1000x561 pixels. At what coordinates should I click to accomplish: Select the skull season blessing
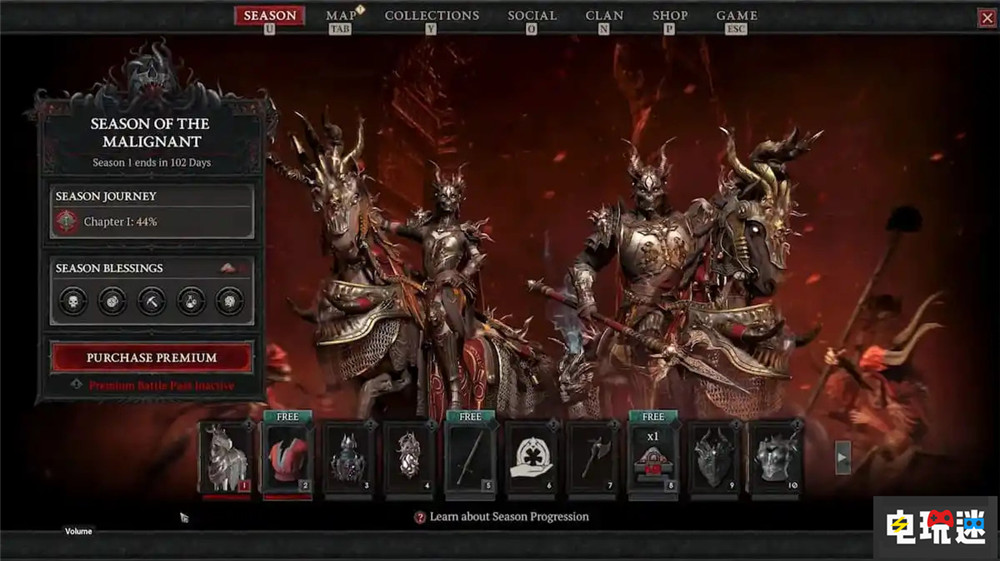[x=73, y=301]
